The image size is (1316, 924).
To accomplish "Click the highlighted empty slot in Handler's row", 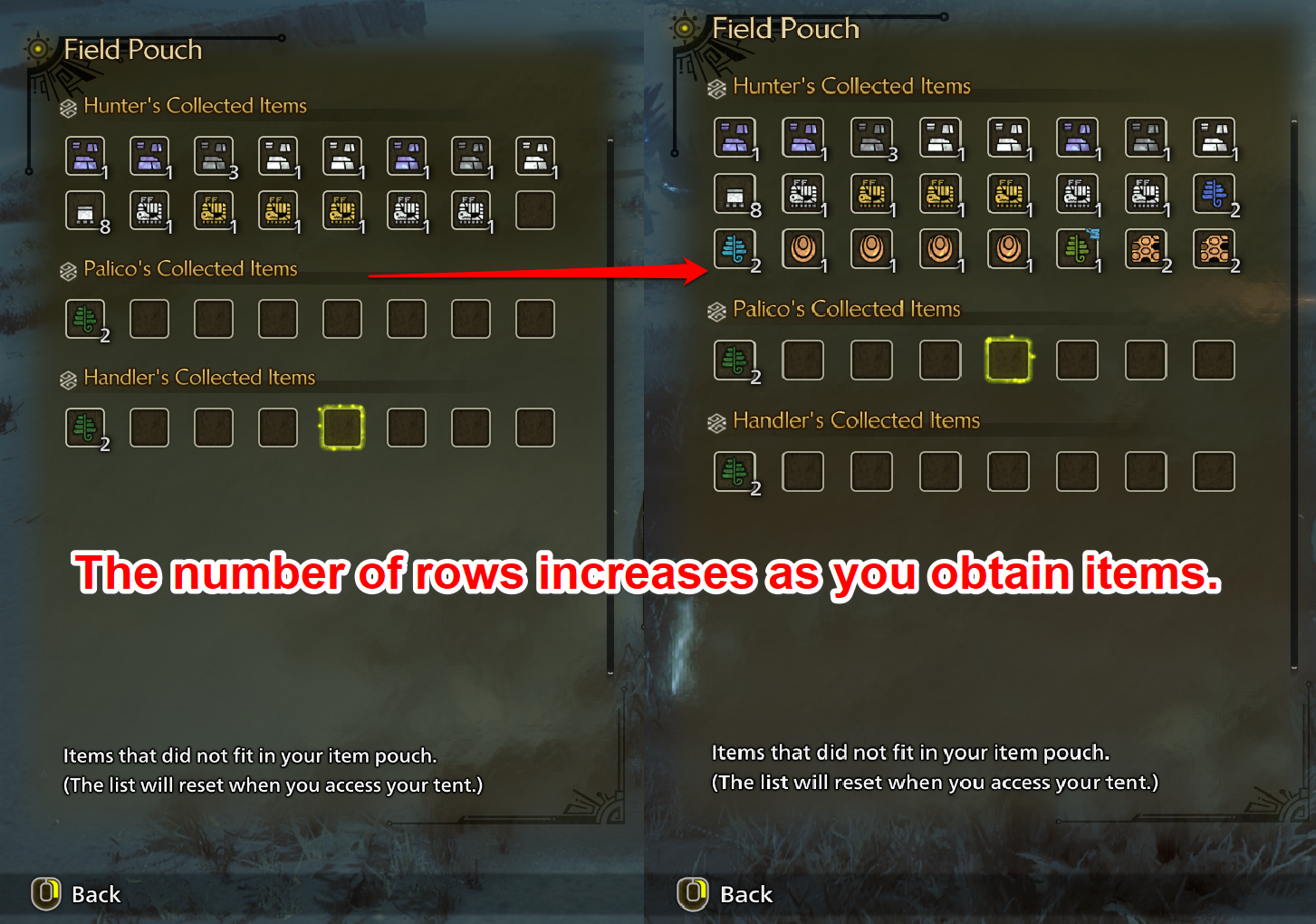I will tap(341, 427).
